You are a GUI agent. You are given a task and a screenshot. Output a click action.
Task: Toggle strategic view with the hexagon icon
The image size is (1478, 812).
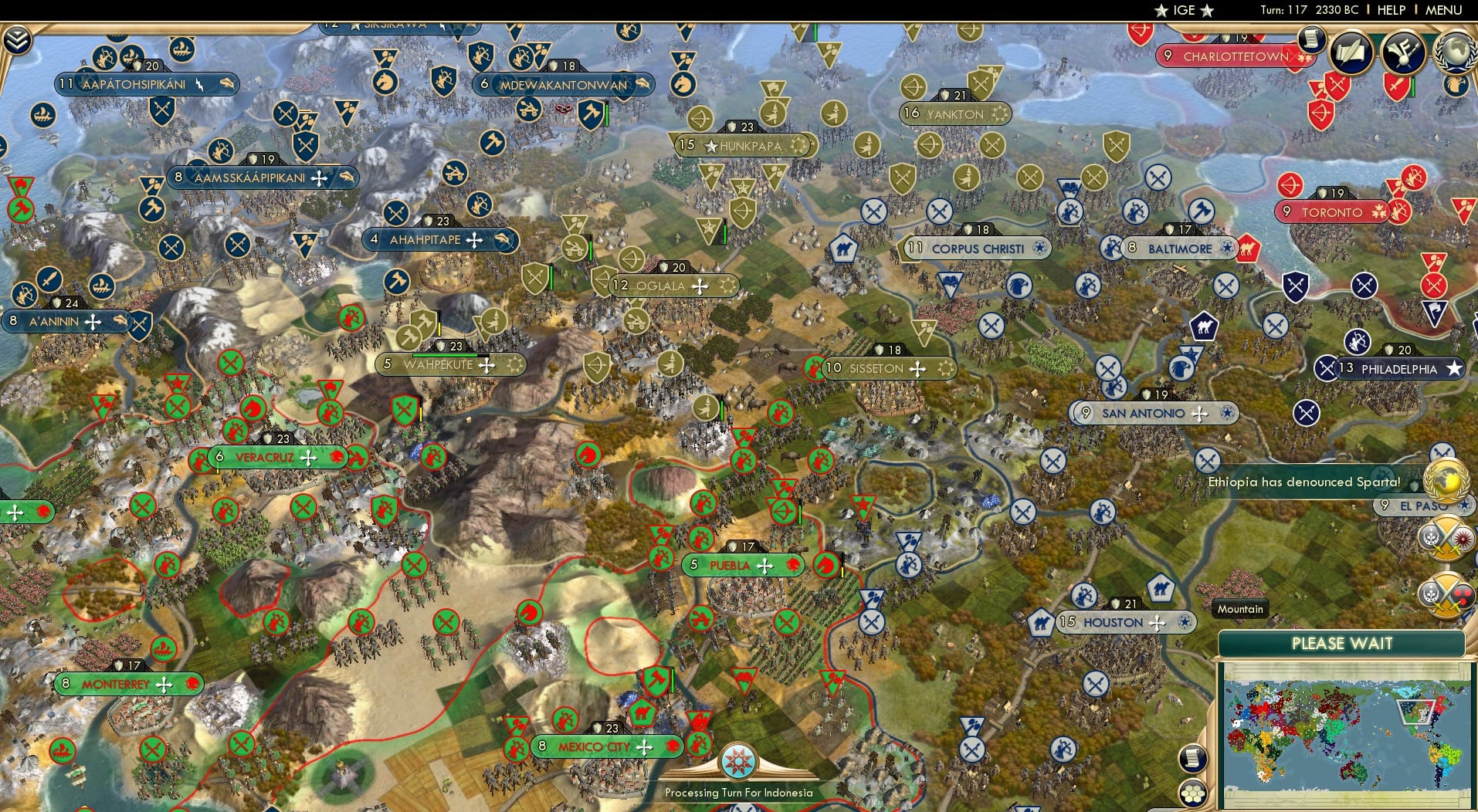[1194, 793]
